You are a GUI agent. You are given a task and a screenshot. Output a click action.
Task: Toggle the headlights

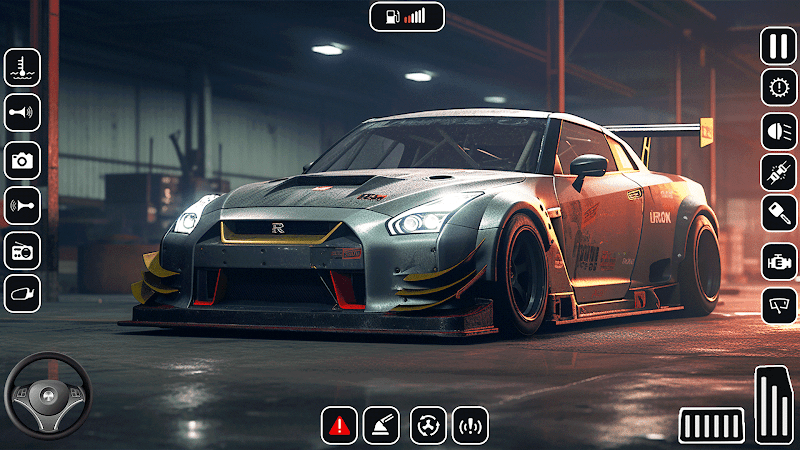click(778, 131)
